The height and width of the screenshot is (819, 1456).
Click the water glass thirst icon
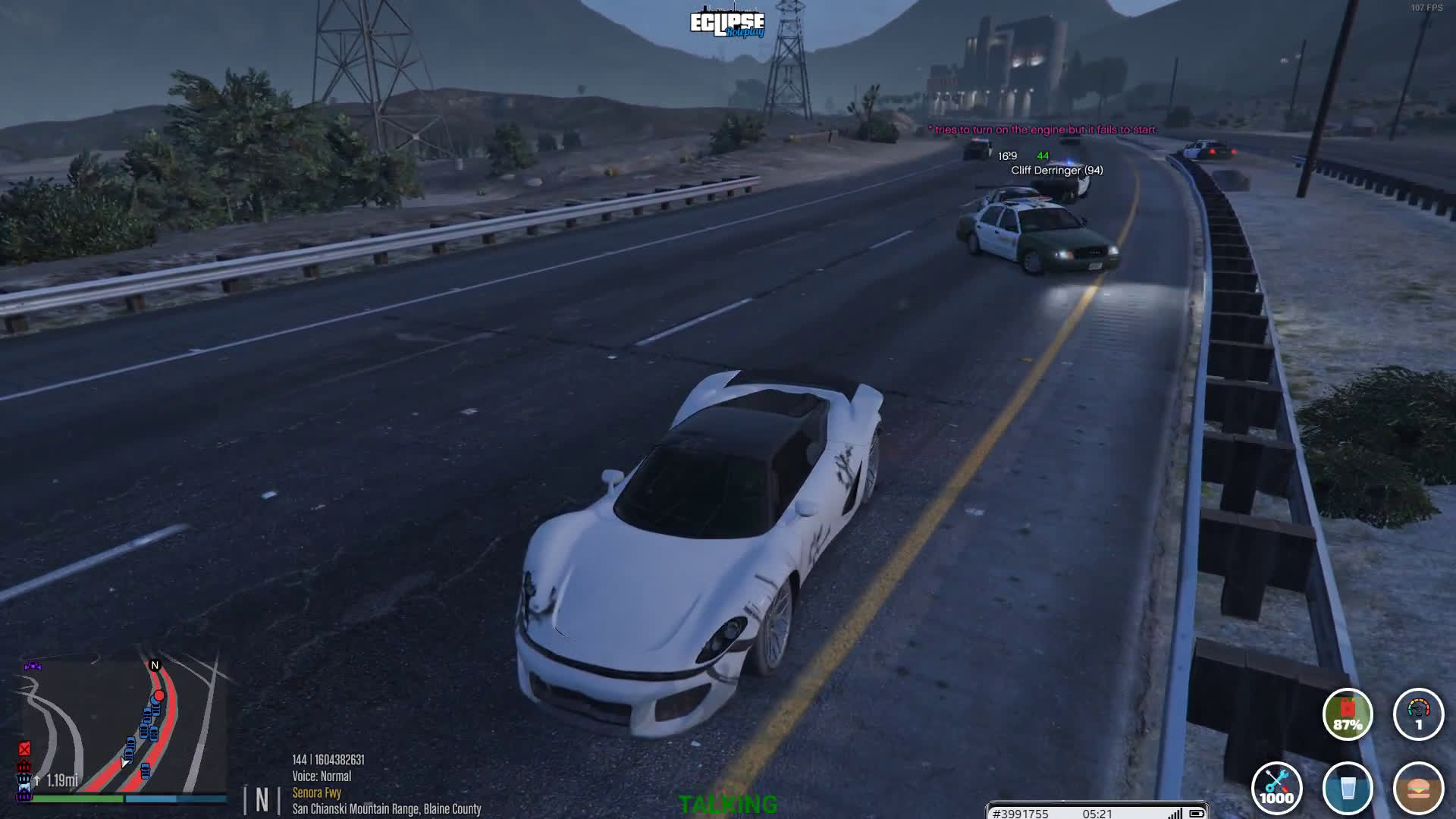coord(1348,788)
